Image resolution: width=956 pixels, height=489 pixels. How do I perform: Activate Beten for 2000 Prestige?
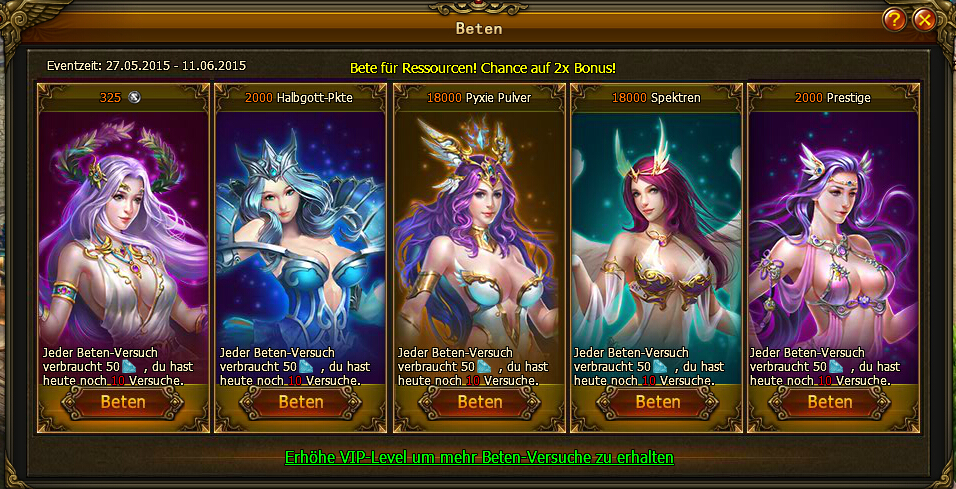click(829, 402)
